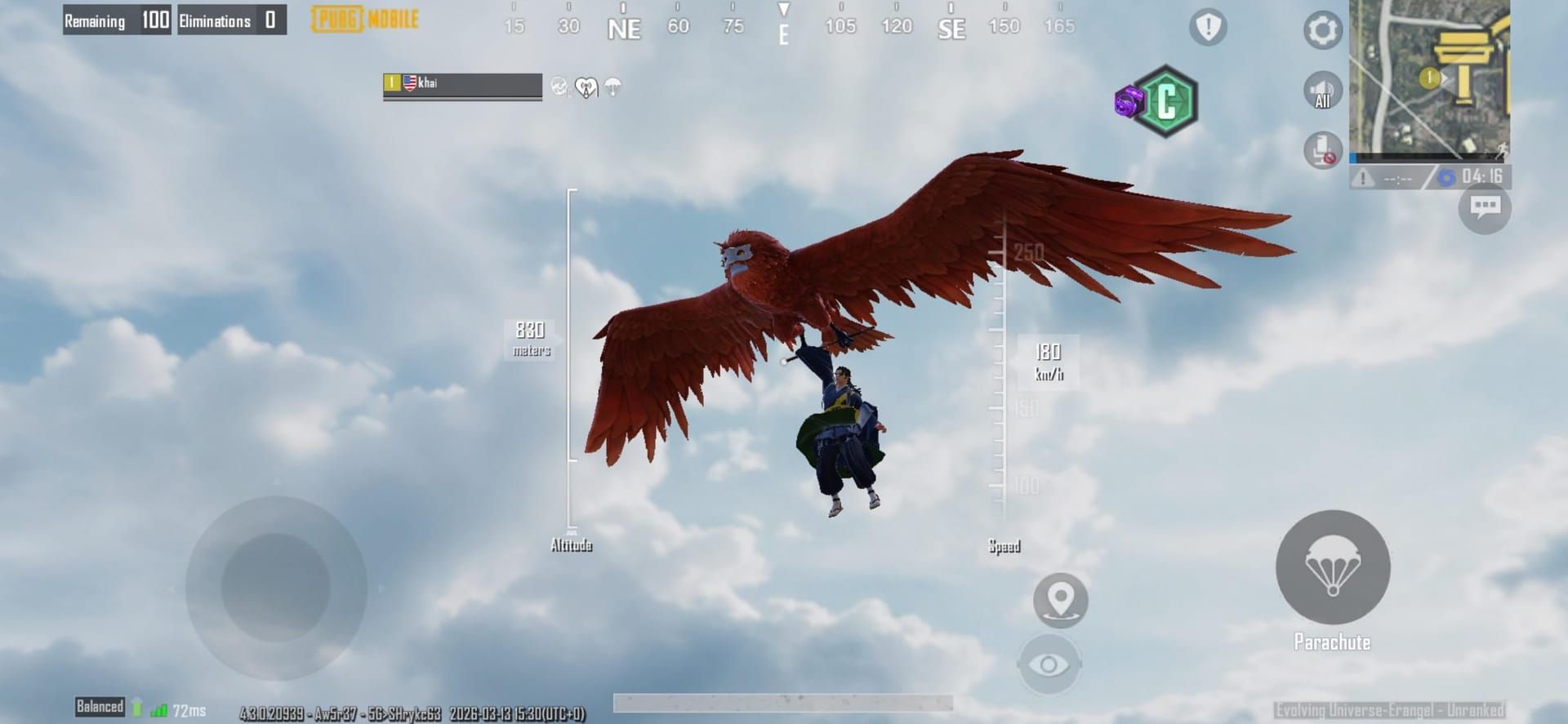
Task: Tap the Remaining 100 players counter
Action: point(117,20)
